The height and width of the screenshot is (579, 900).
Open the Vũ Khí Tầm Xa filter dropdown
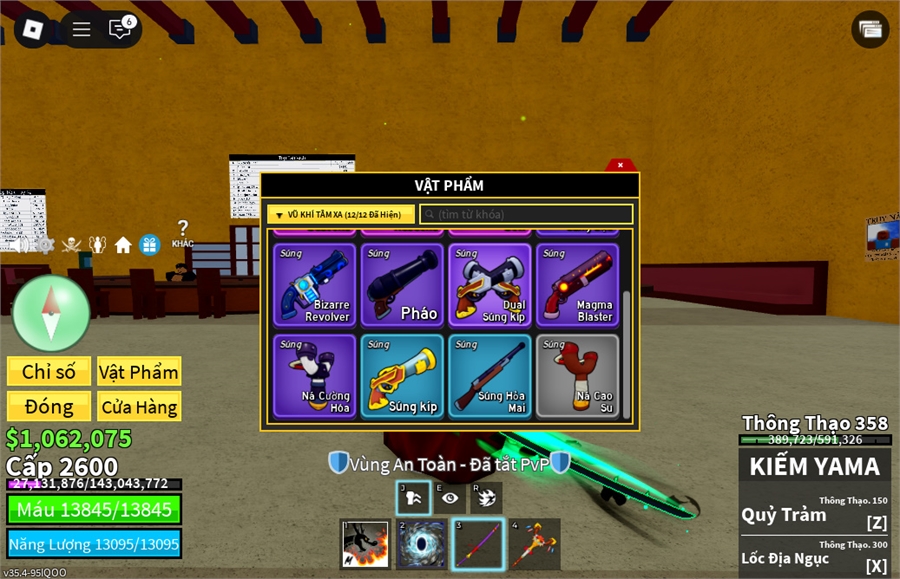coord(341,214)
